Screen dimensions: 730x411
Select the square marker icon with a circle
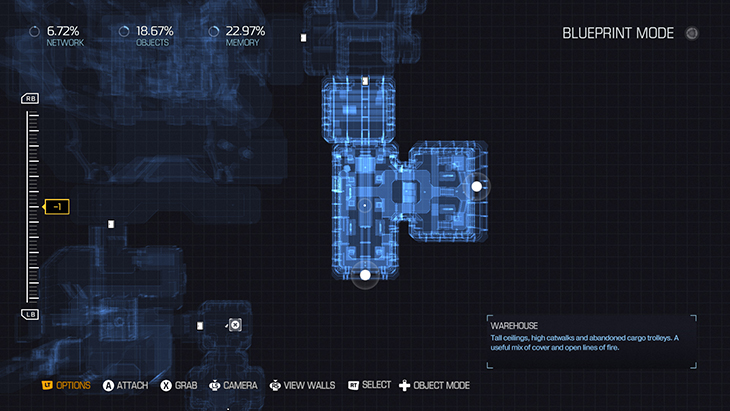click(x=234, y=325)
